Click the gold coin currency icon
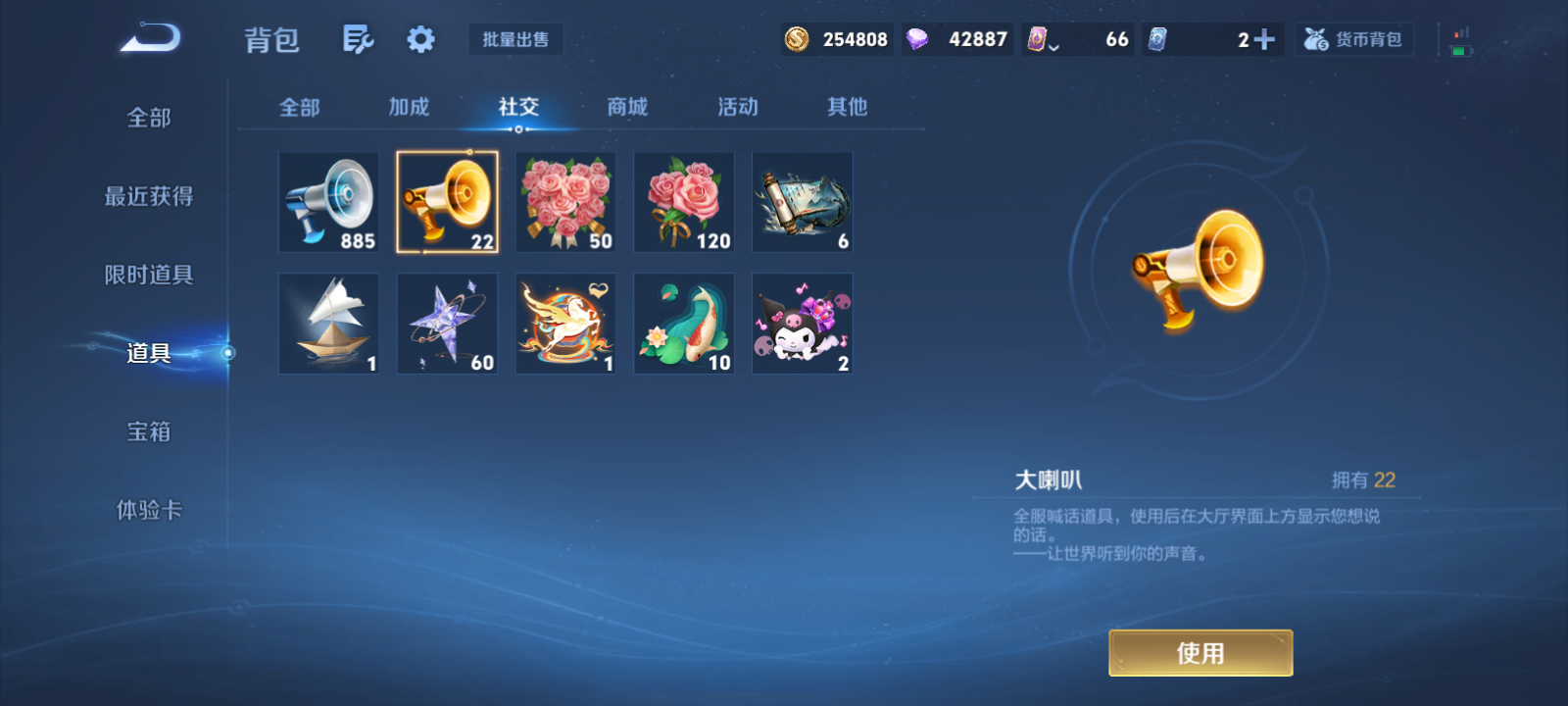Viewport: 1568px width, 706px height. pos(798,38)
